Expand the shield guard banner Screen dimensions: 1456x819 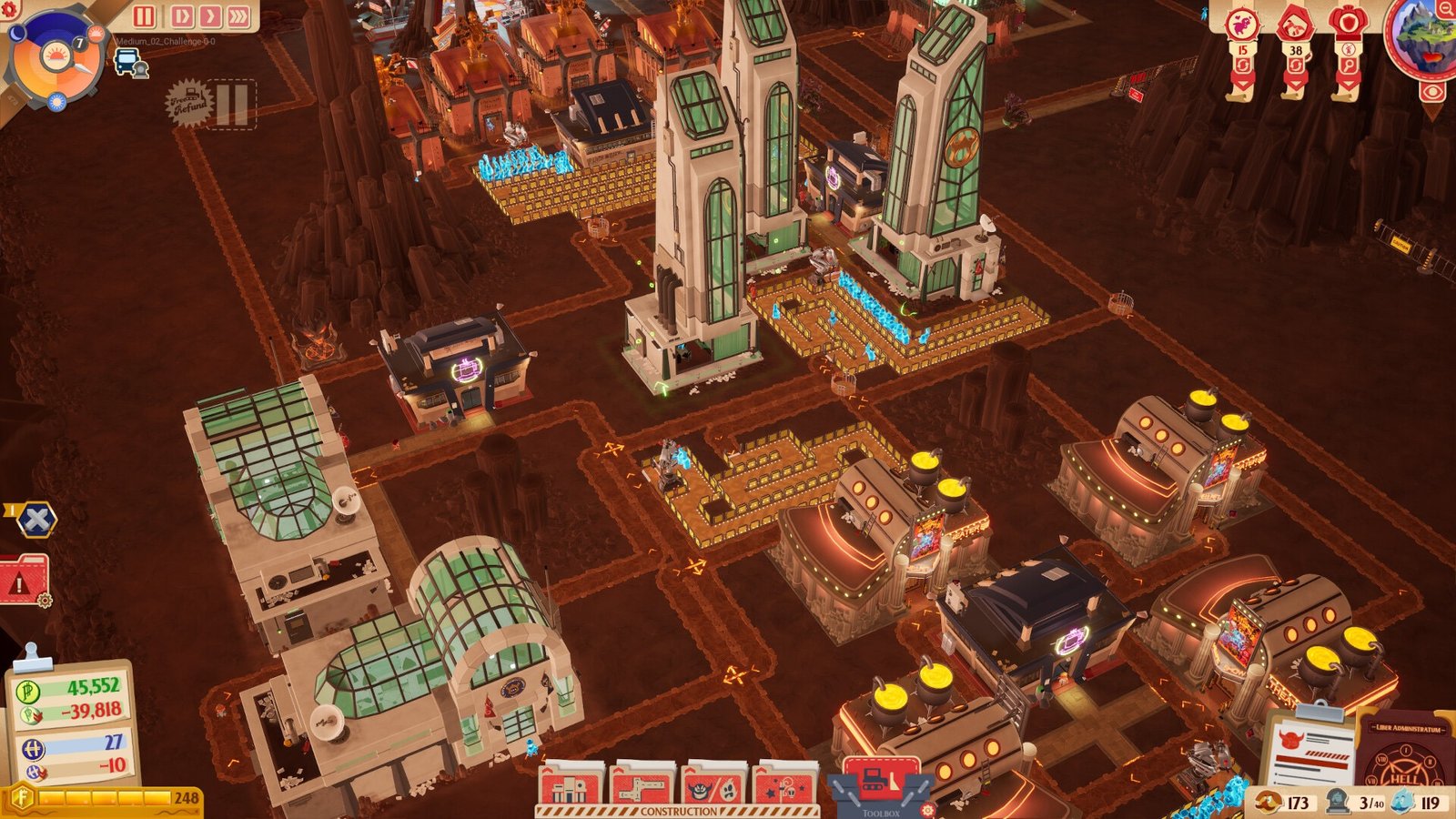(x=1350, y=82)
